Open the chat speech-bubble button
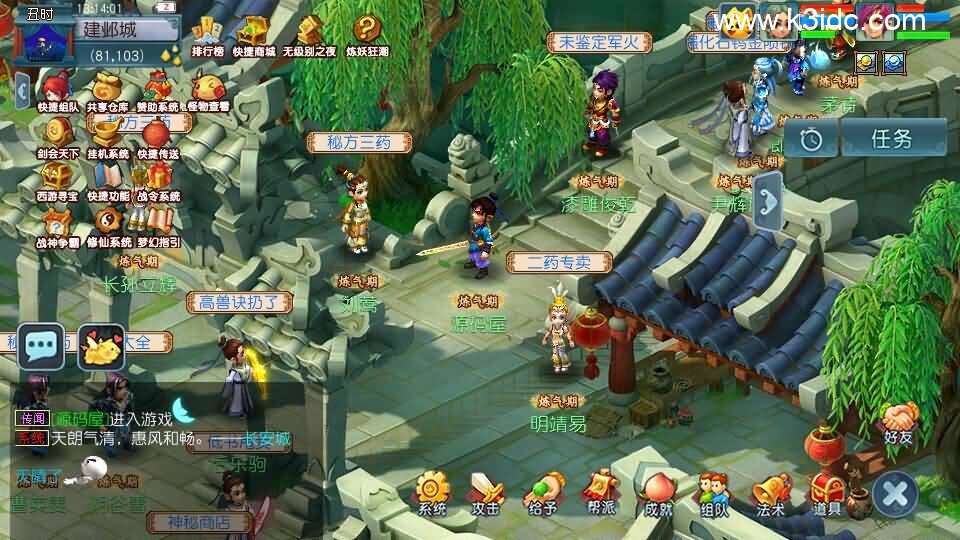960x540 pixels. [41, 348]
